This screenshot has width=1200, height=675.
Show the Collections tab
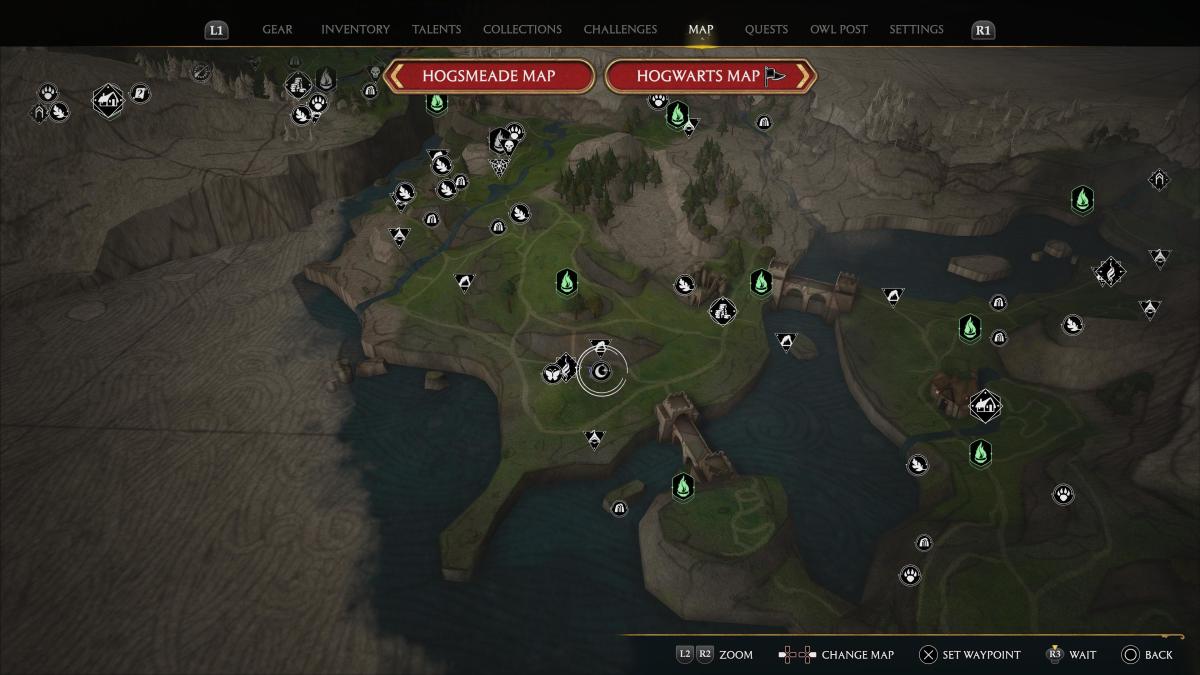[522, 30]
